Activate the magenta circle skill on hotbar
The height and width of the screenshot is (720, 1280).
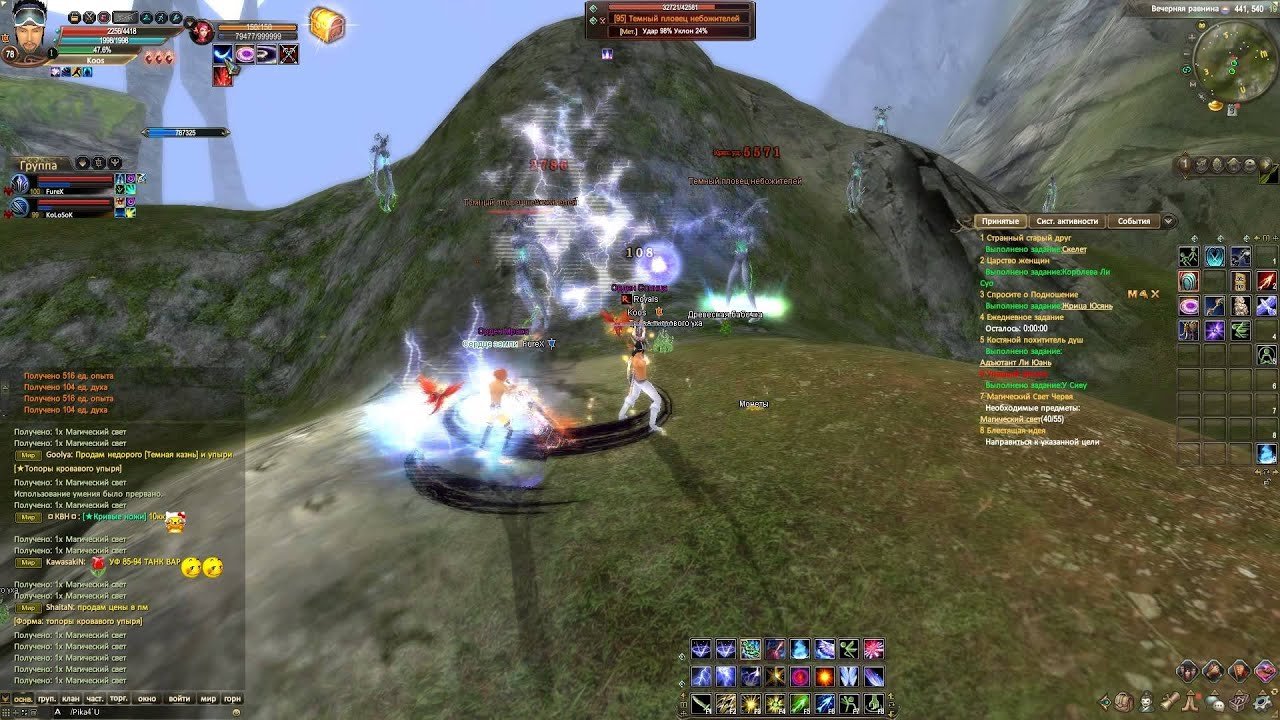click(800, 677)
